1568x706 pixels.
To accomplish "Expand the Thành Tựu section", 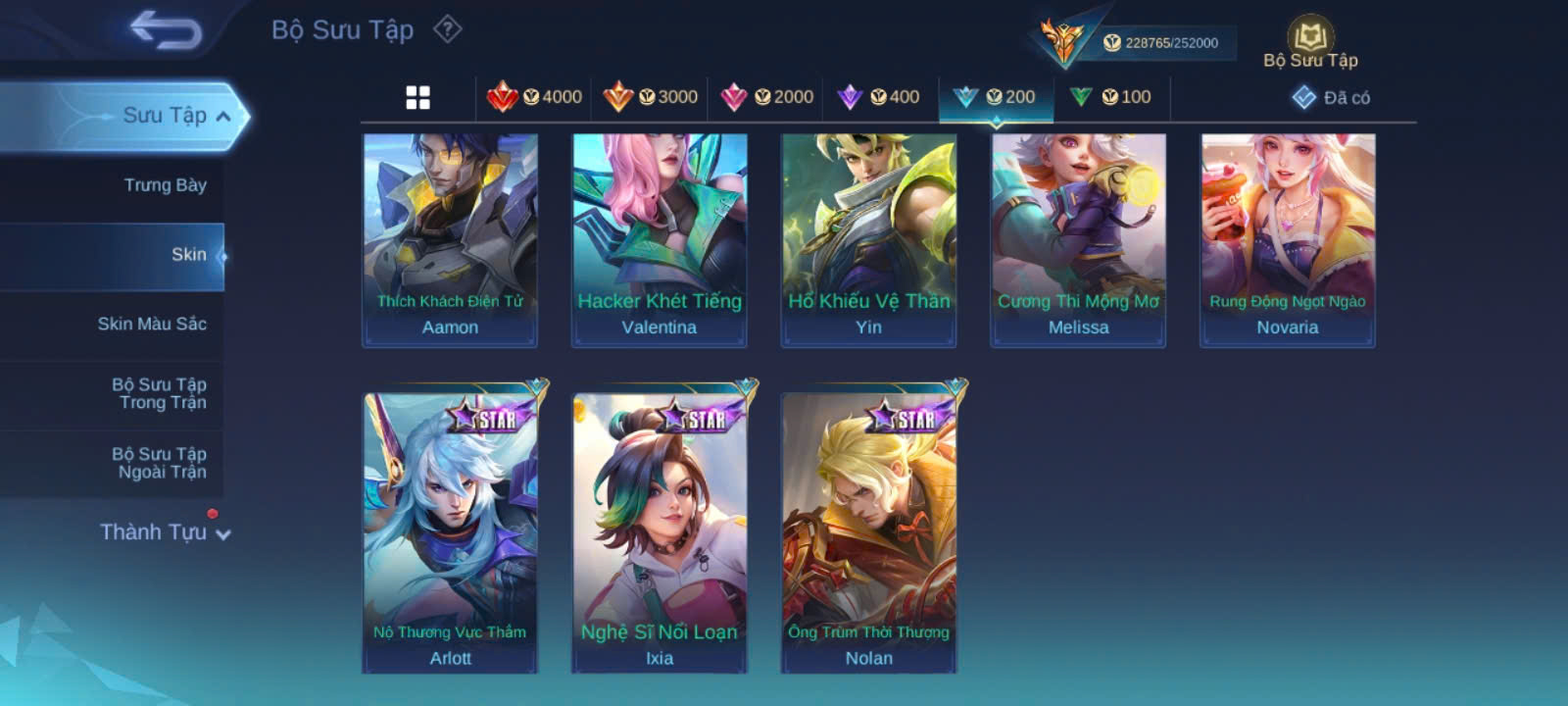I will [165, 532].
